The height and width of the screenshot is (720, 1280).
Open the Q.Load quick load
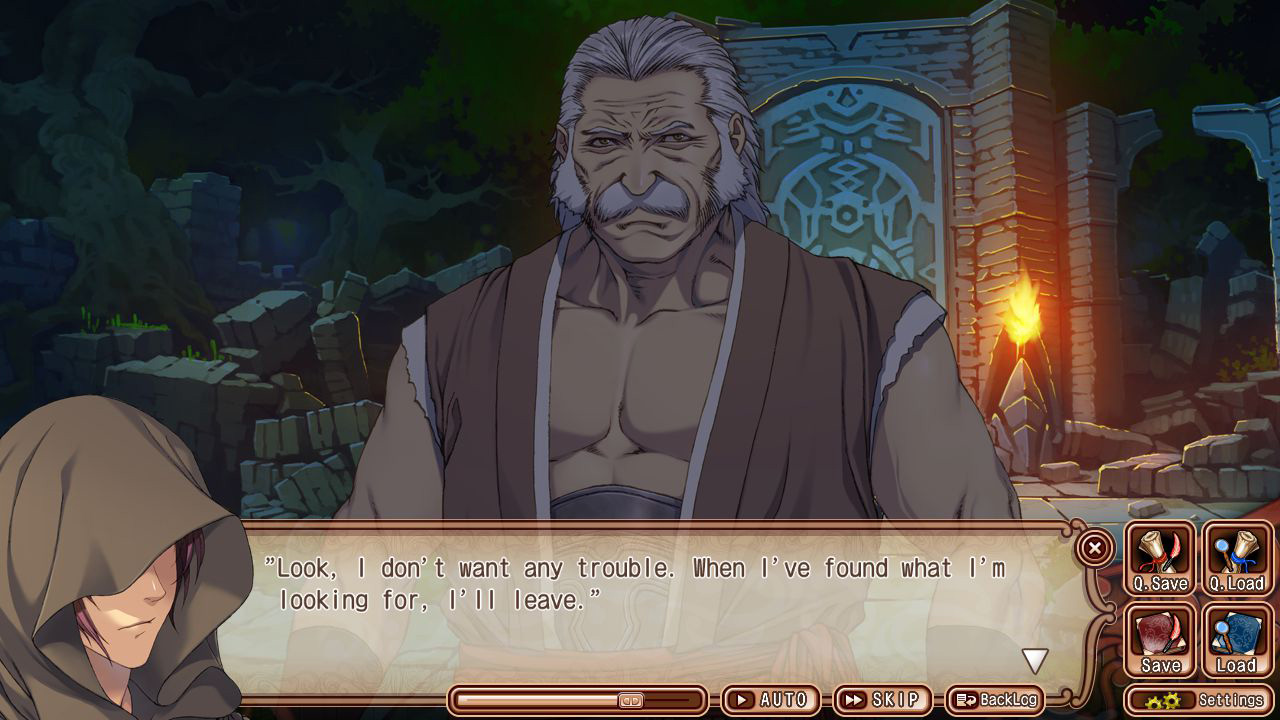[x=1237, y=559]
